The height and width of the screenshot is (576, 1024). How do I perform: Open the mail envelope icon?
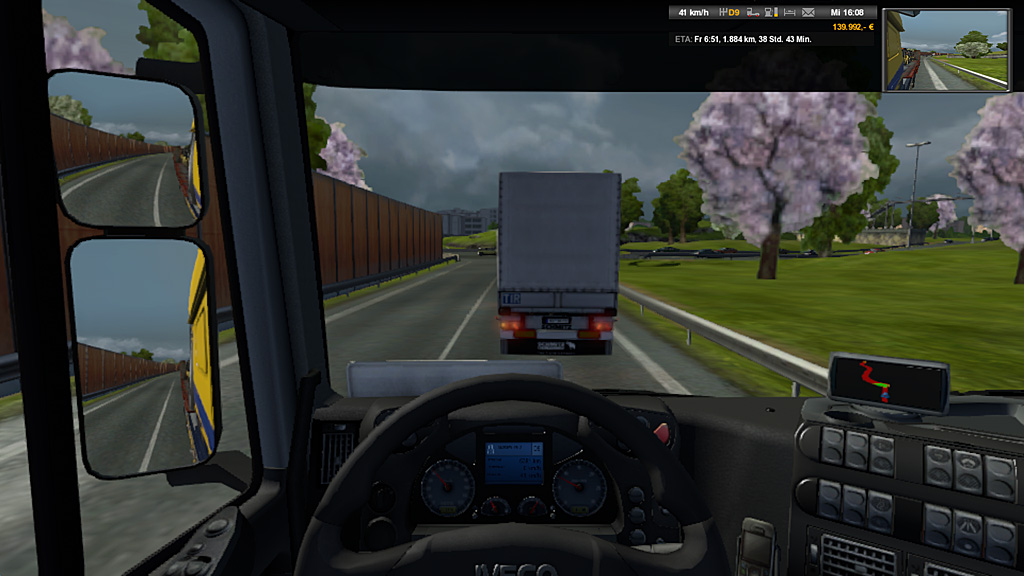click(x=808, y=12)
